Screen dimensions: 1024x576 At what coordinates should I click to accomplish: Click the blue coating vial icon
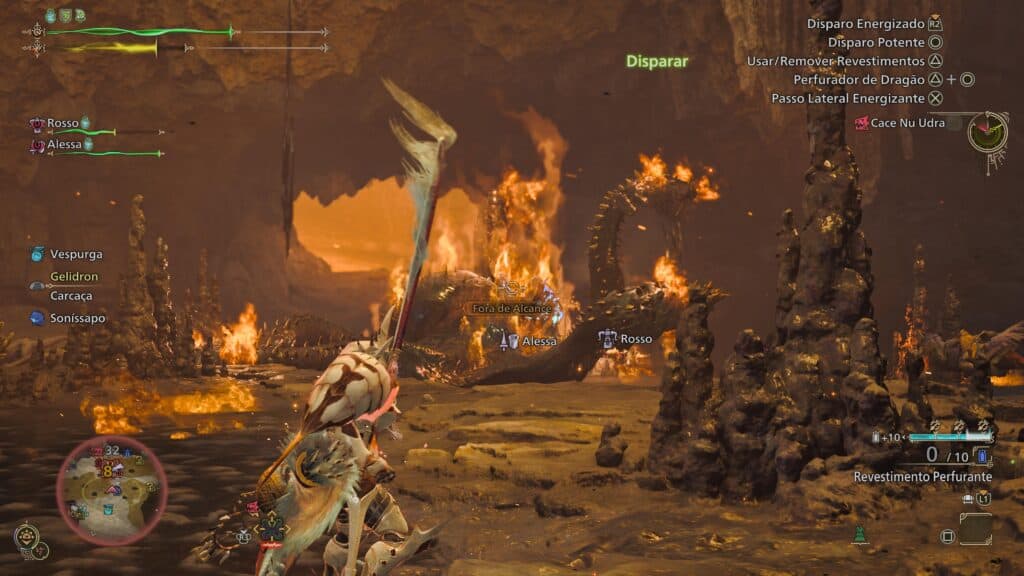coord(981,456)
